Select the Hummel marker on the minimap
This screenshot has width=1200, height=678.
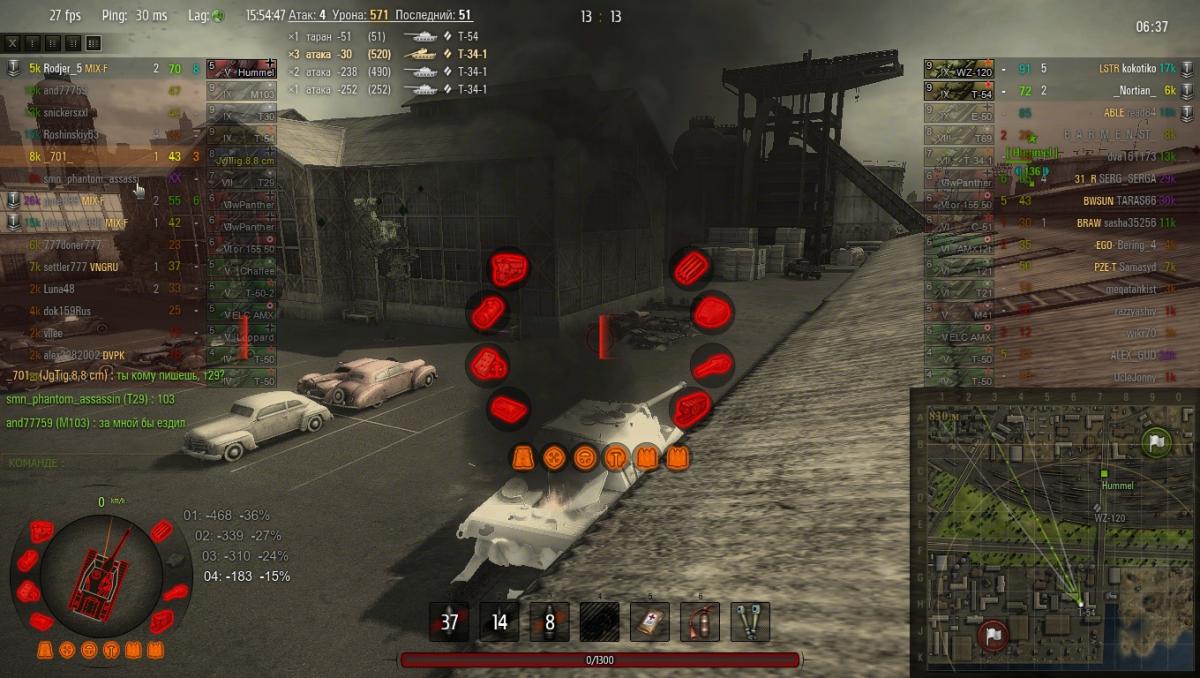click(1104, 474)
